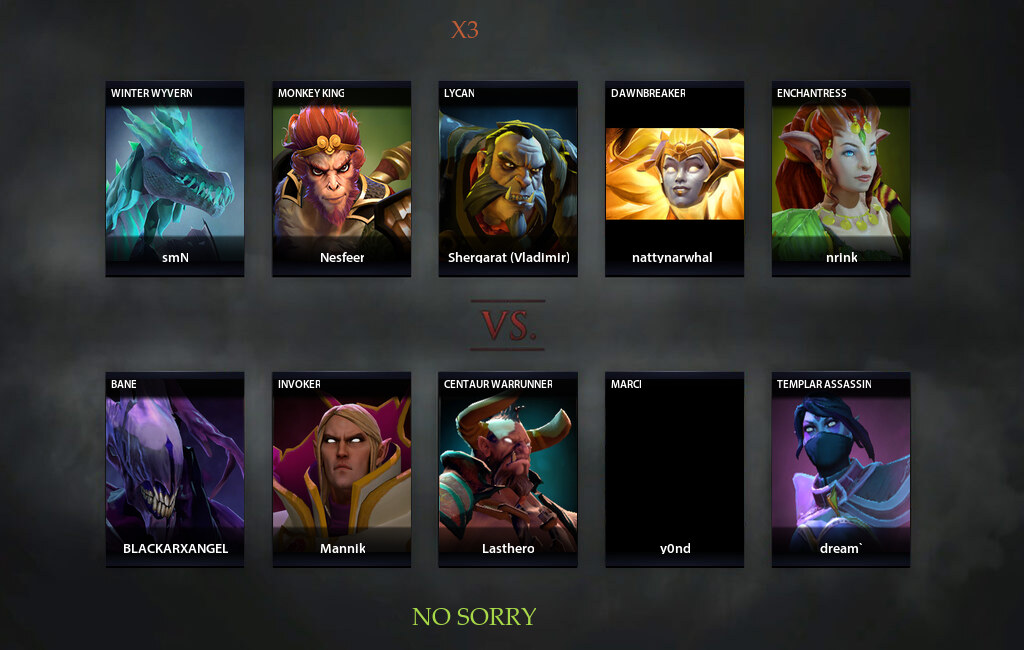The width and height of the screenshot is (1024, 650).
Task: Select Lasthero's Centaur Warrunner card
Action: point(508,470)
